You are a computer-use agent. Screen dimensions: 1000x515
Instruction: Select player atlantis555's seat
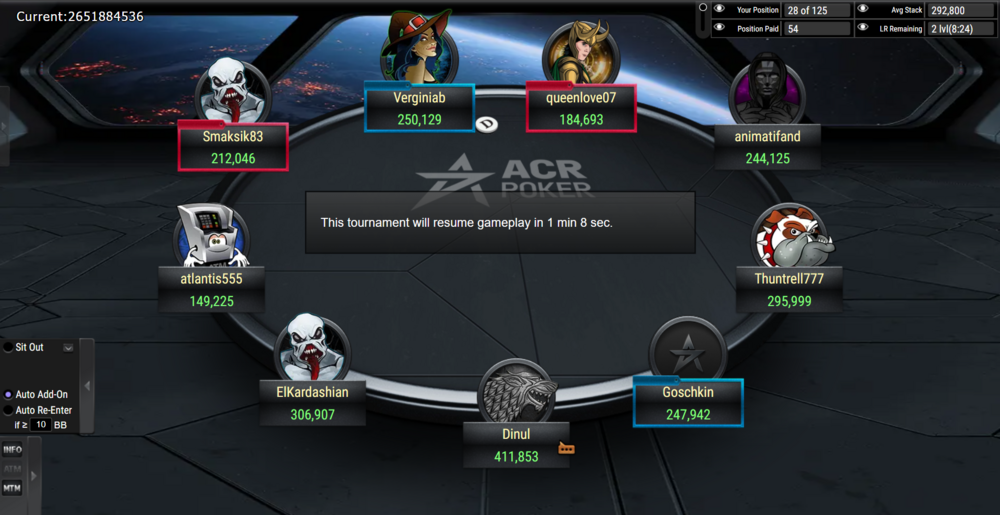[211, 289]
